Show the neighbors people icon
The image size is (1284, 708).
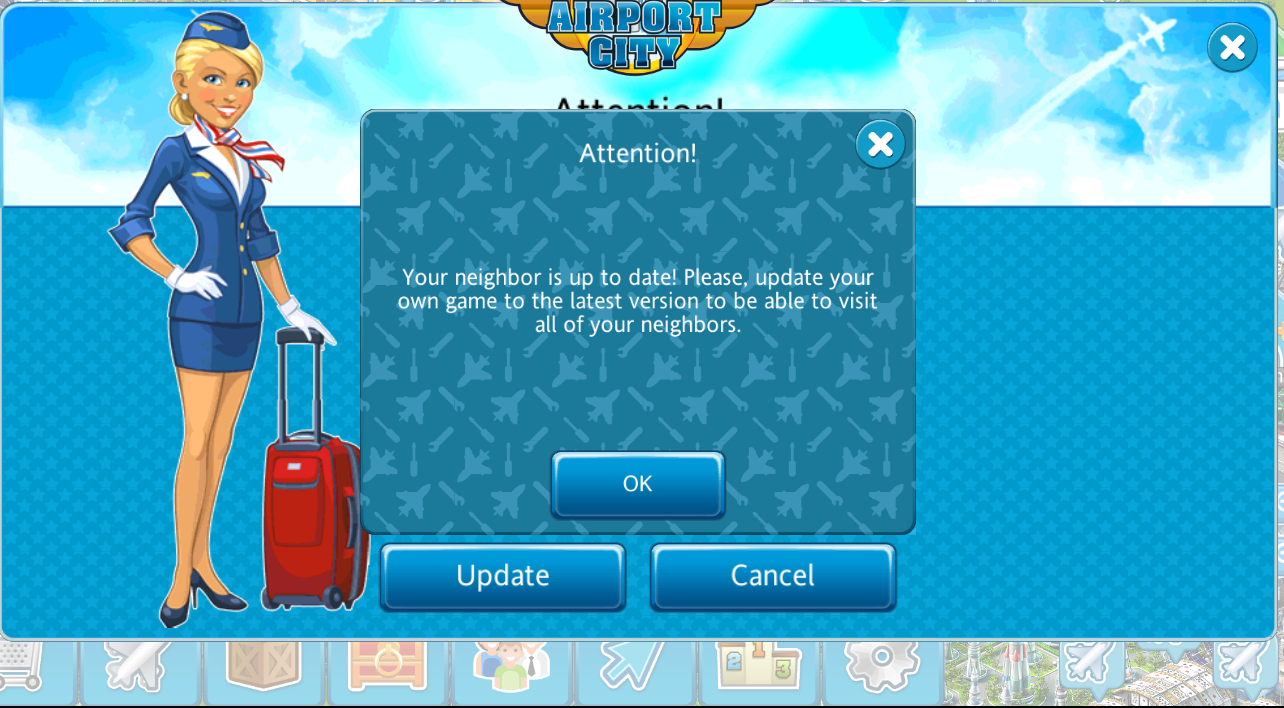click(x=511, y=668)
